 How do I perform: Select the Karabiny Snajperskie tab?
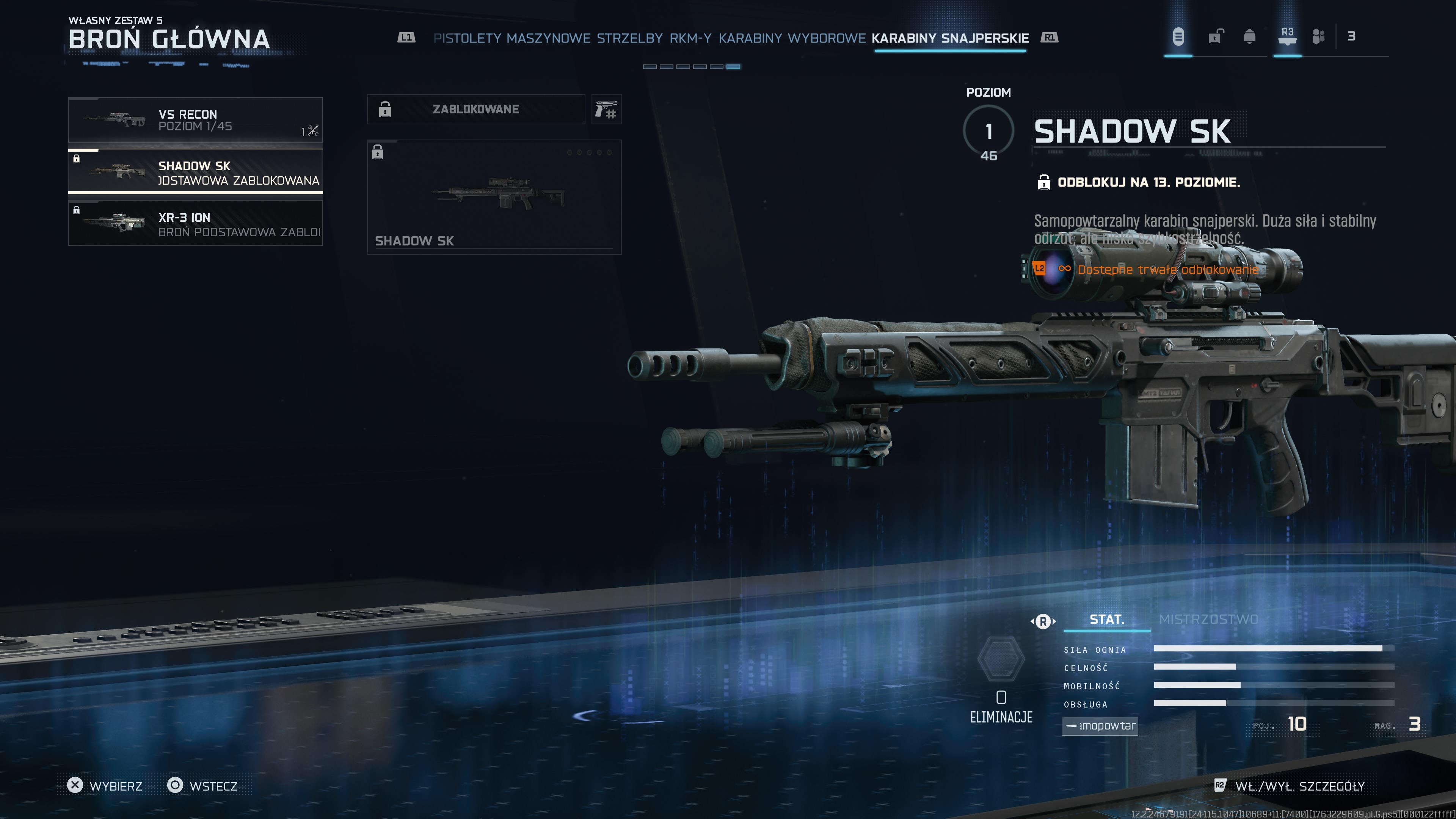pyautogui.click(x=949, y=38)
